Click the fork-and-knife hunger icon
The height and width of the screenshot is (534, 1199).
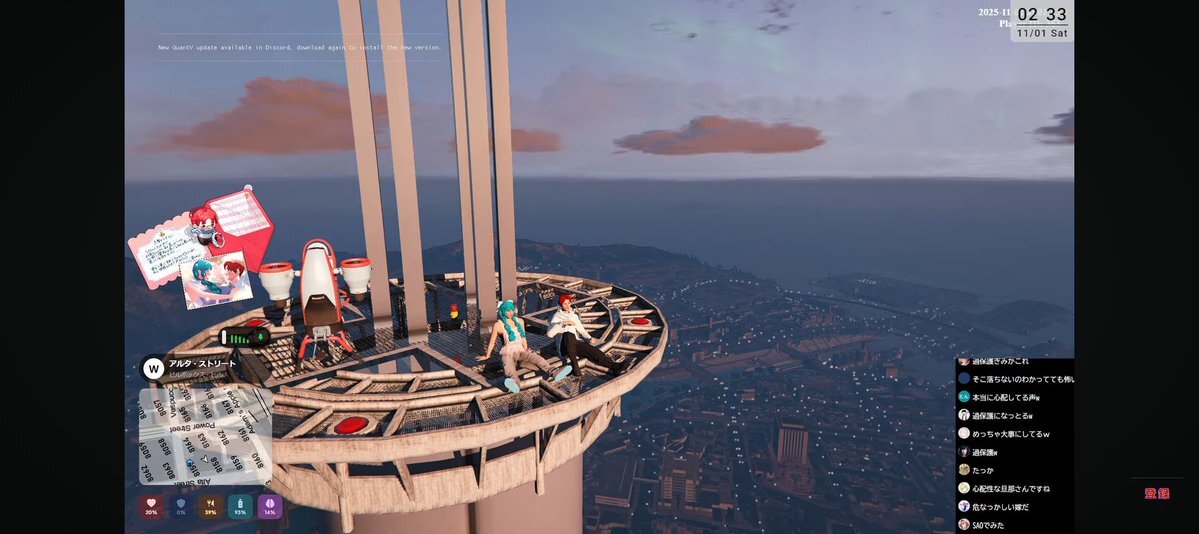[x=210, y=506]
